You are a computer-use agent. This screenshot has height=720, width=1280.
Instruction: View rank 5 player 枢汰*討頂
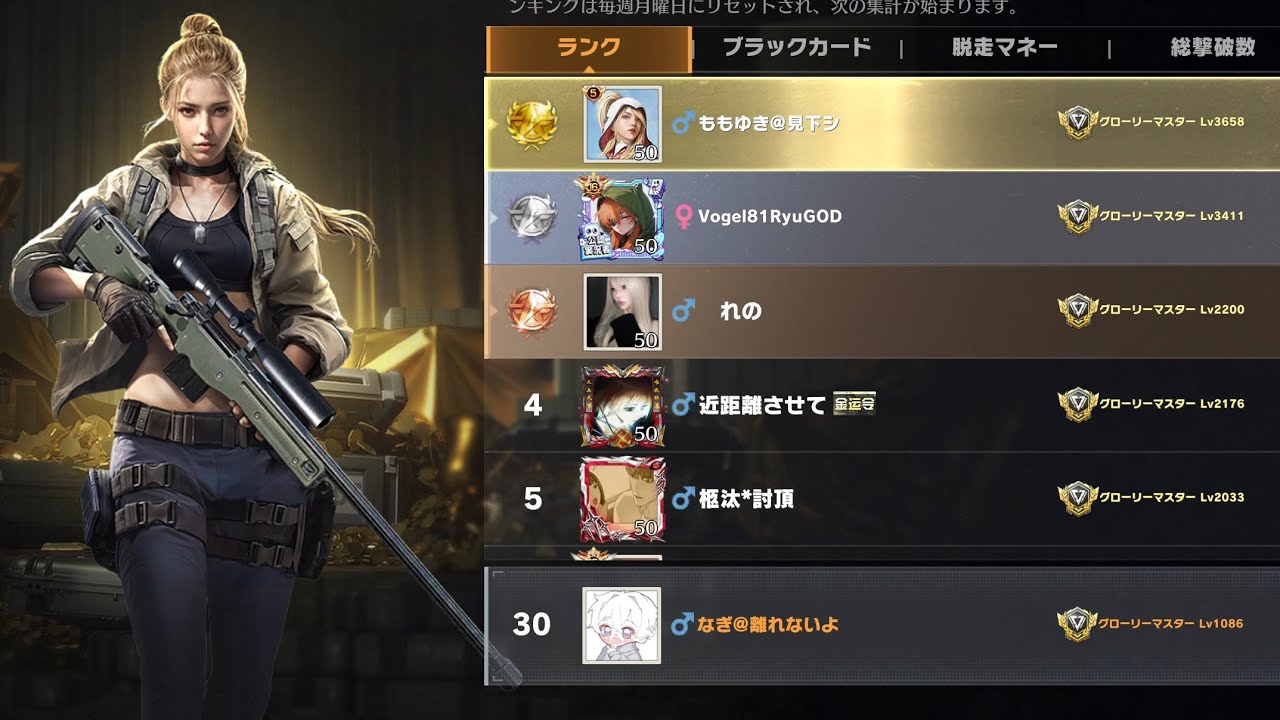(x=880, y=498)
